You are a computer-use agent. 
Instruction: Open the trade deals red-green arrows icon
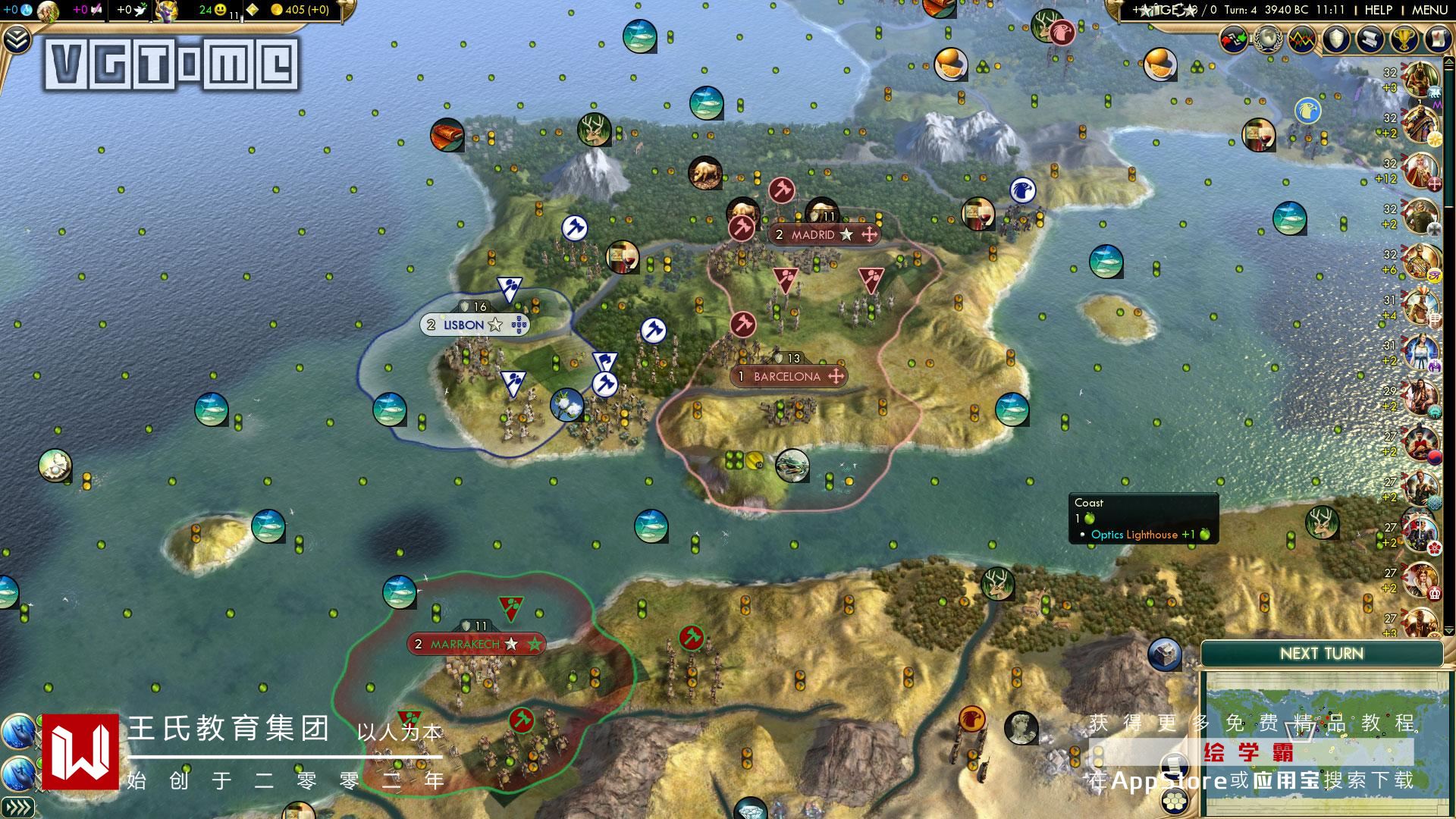(1234, 39)
